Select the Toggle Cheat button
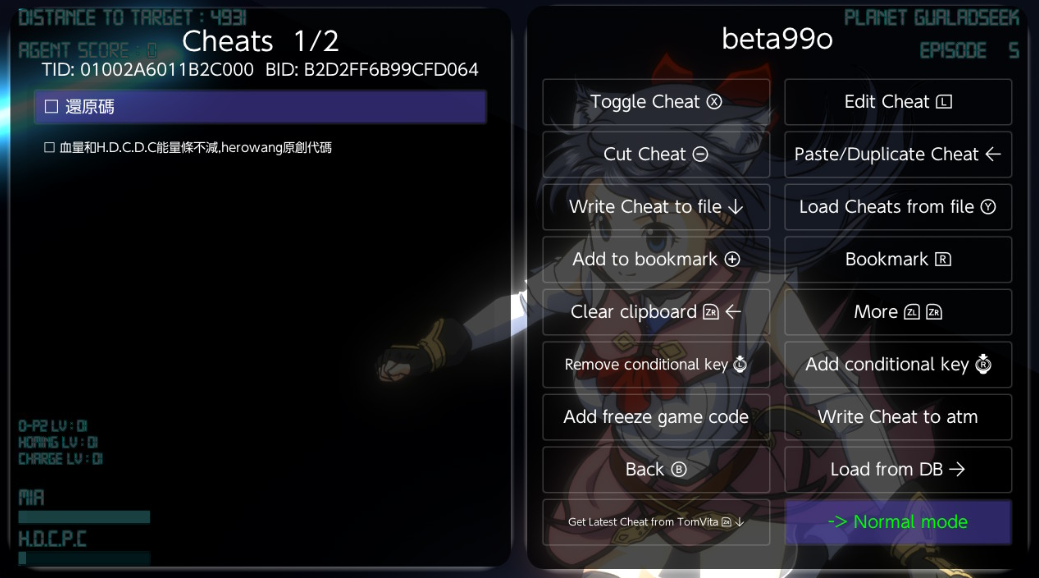 click(656, 102)
